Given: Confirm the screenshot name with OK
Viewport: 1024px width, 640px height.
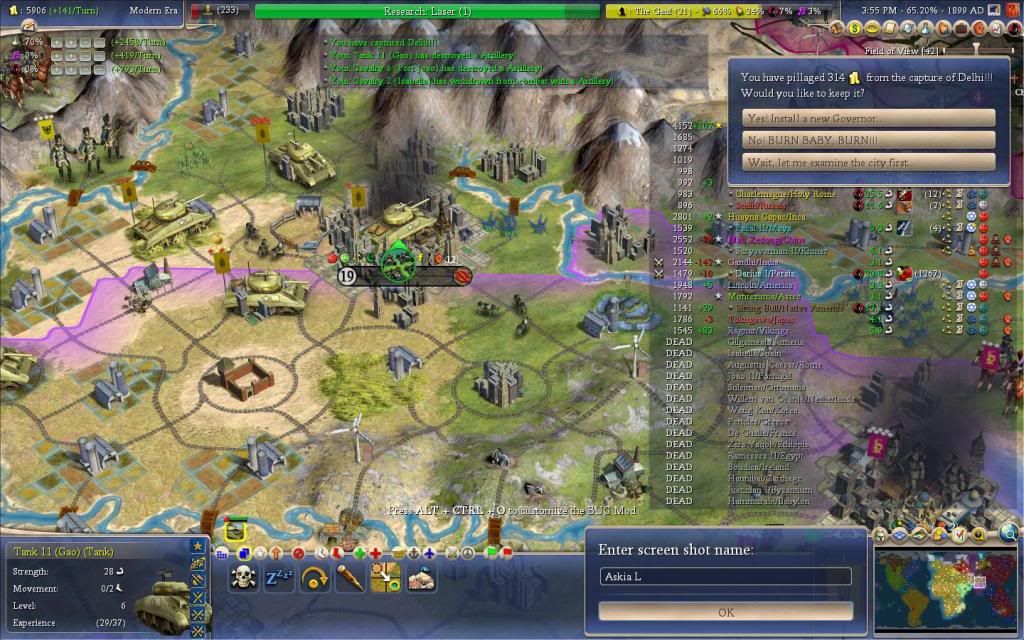Looking at the screenshot, I should point(726,612).
